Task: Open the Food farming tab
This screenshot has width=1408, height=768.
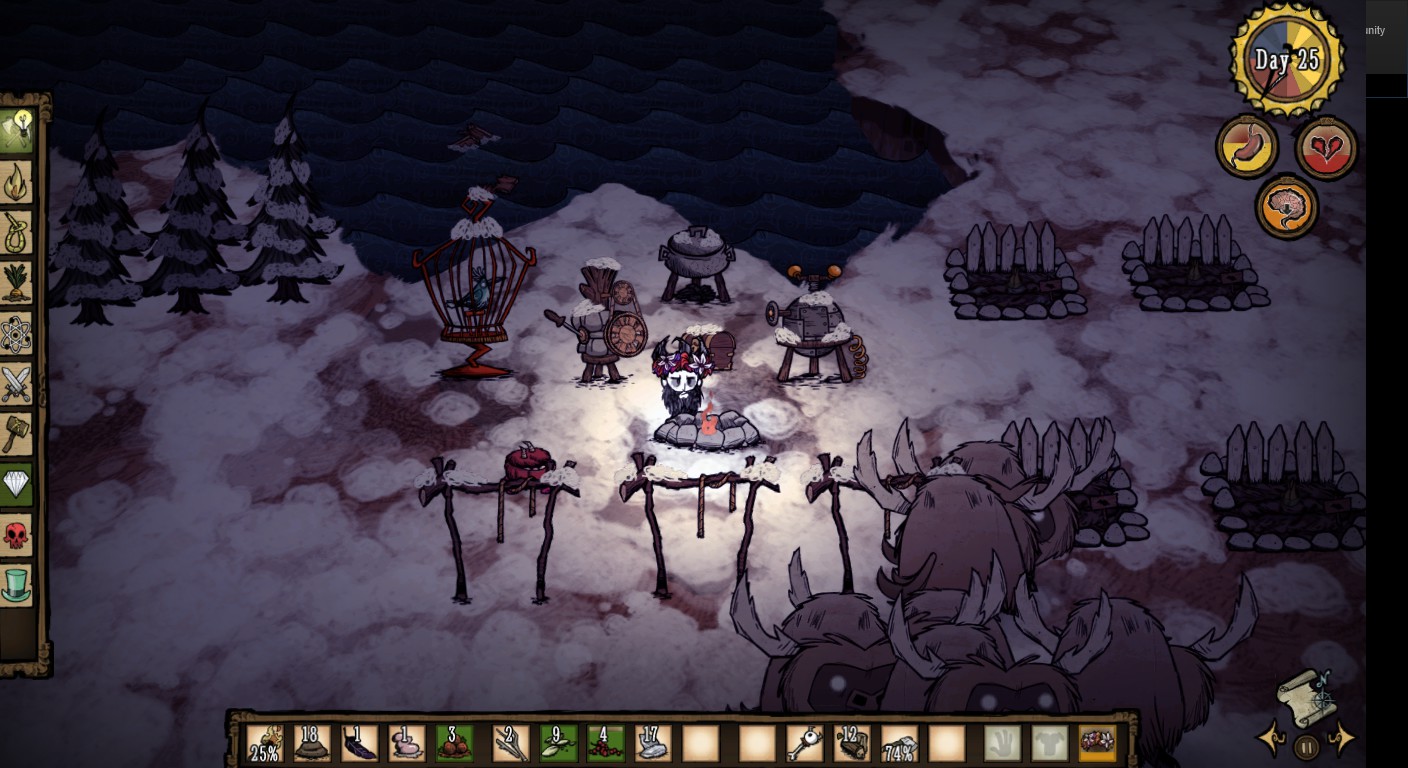Action: click(17, 283)
